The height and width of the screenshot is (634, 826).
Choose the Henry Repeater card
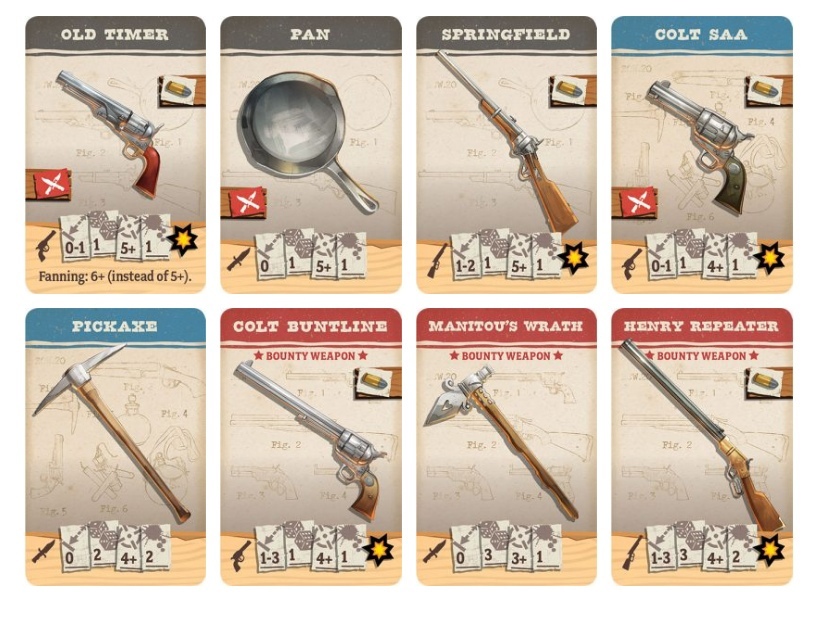tap(701, 446)
